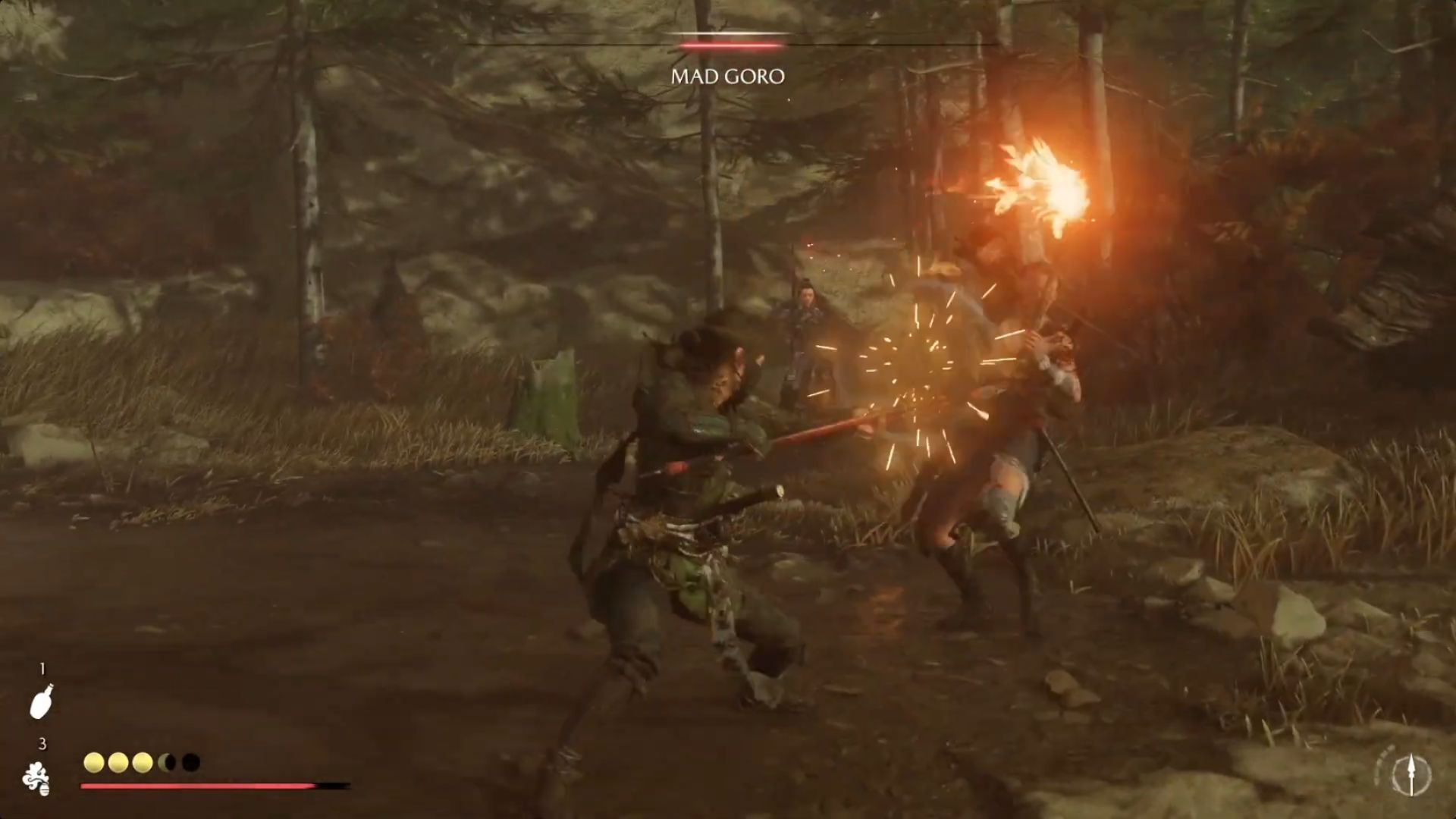The height and width of the screenshot is (819, 1456).
Task: Use the smoke bomb quickfire icon
Action: pyautogui.click(x=36, y=779)
